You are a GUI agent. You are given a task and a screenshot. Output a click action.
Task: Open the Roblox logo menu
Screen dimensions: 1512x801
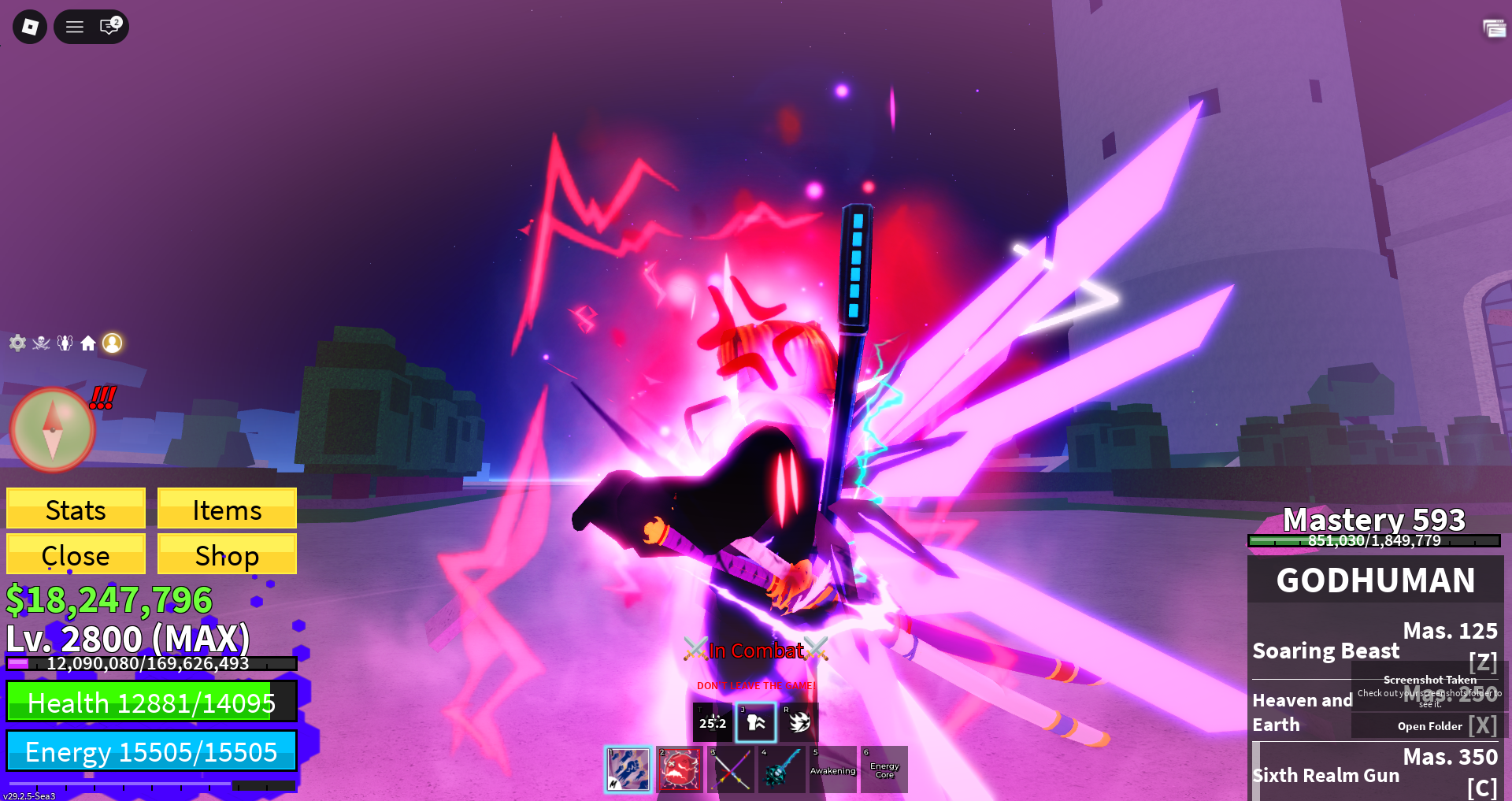click(x=30, y=27)
